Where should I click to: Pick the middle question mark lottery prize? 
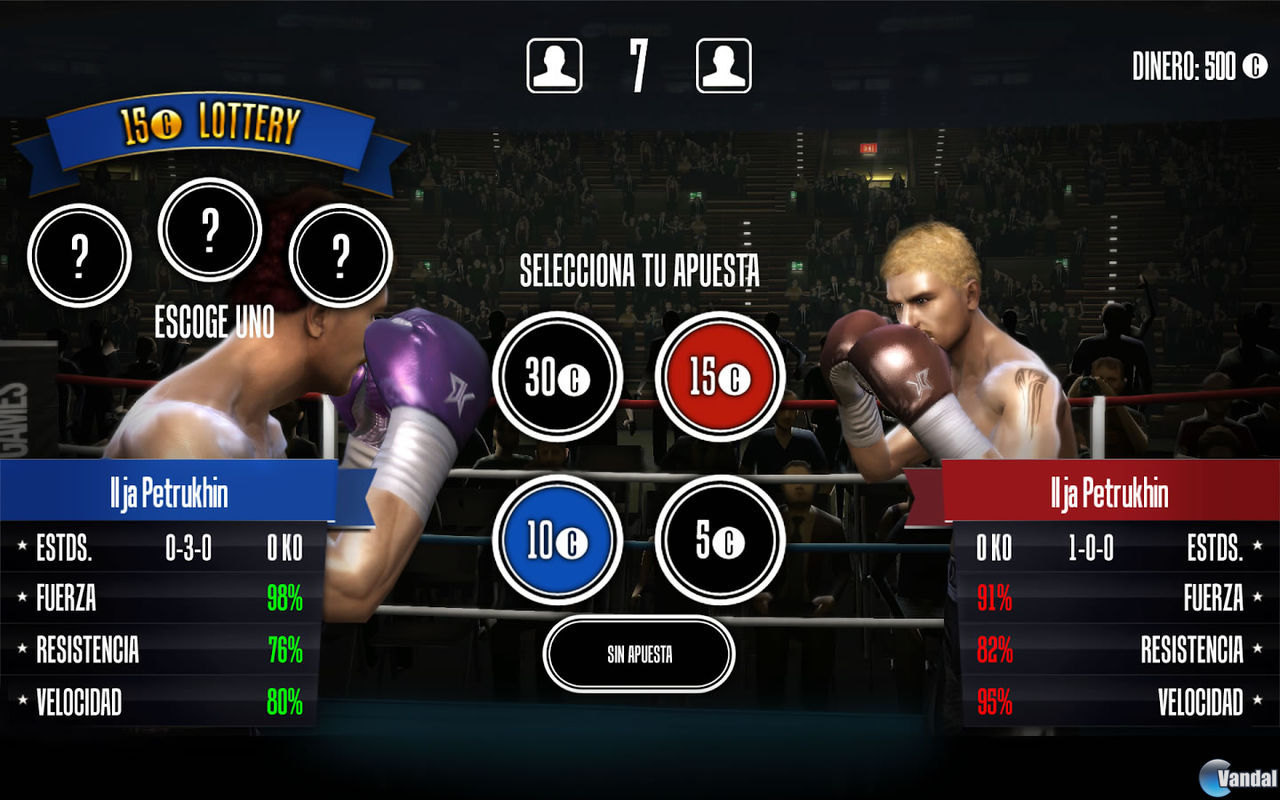210,228
